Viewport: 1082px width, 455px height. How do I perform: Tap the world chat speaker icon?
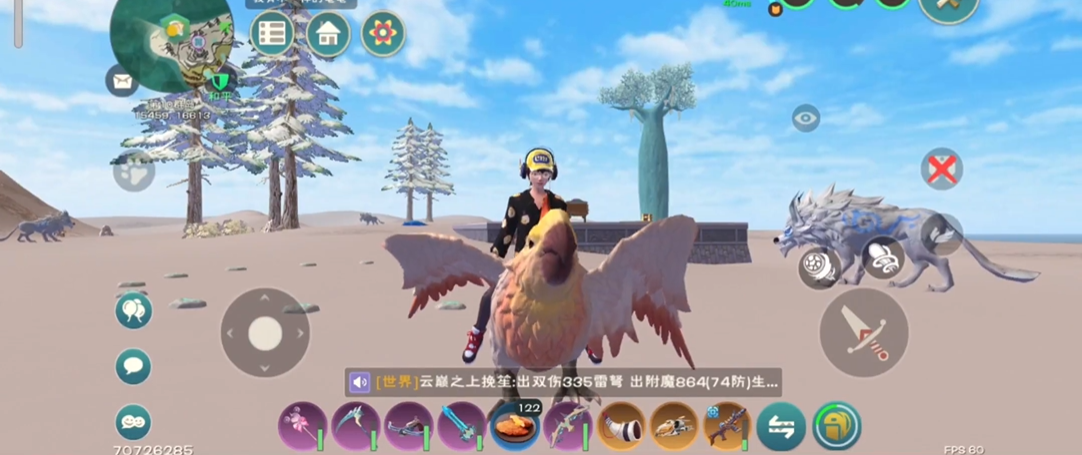click(360, 382)
